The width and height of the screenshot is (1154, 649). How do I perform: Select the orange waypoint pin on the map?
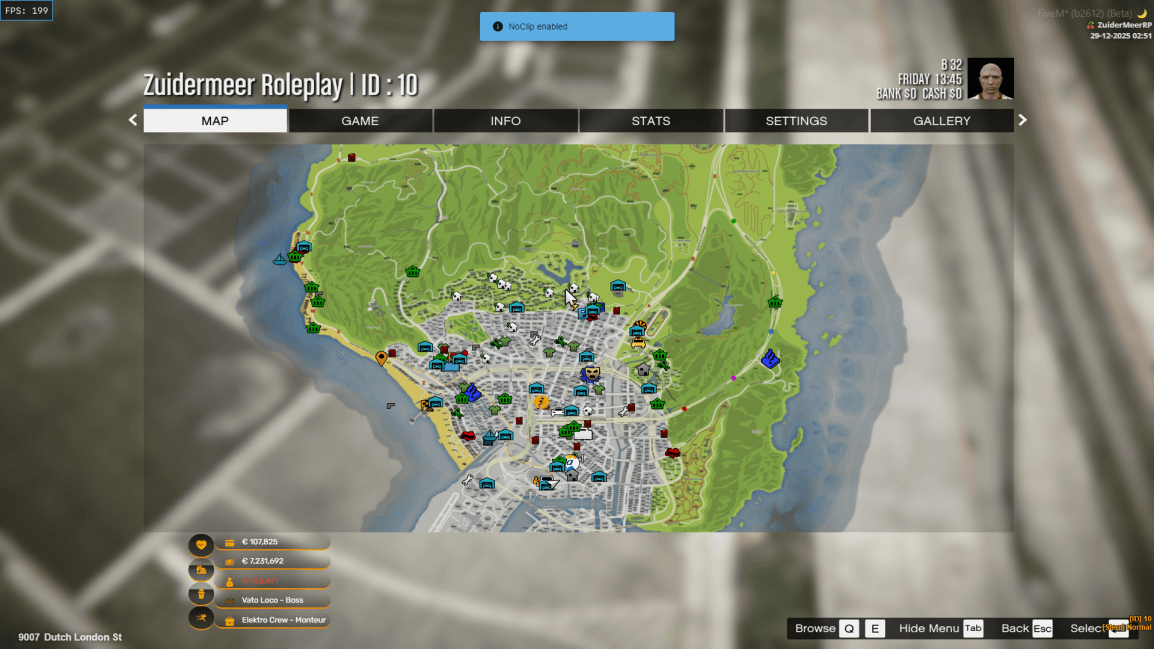point(381,358)
